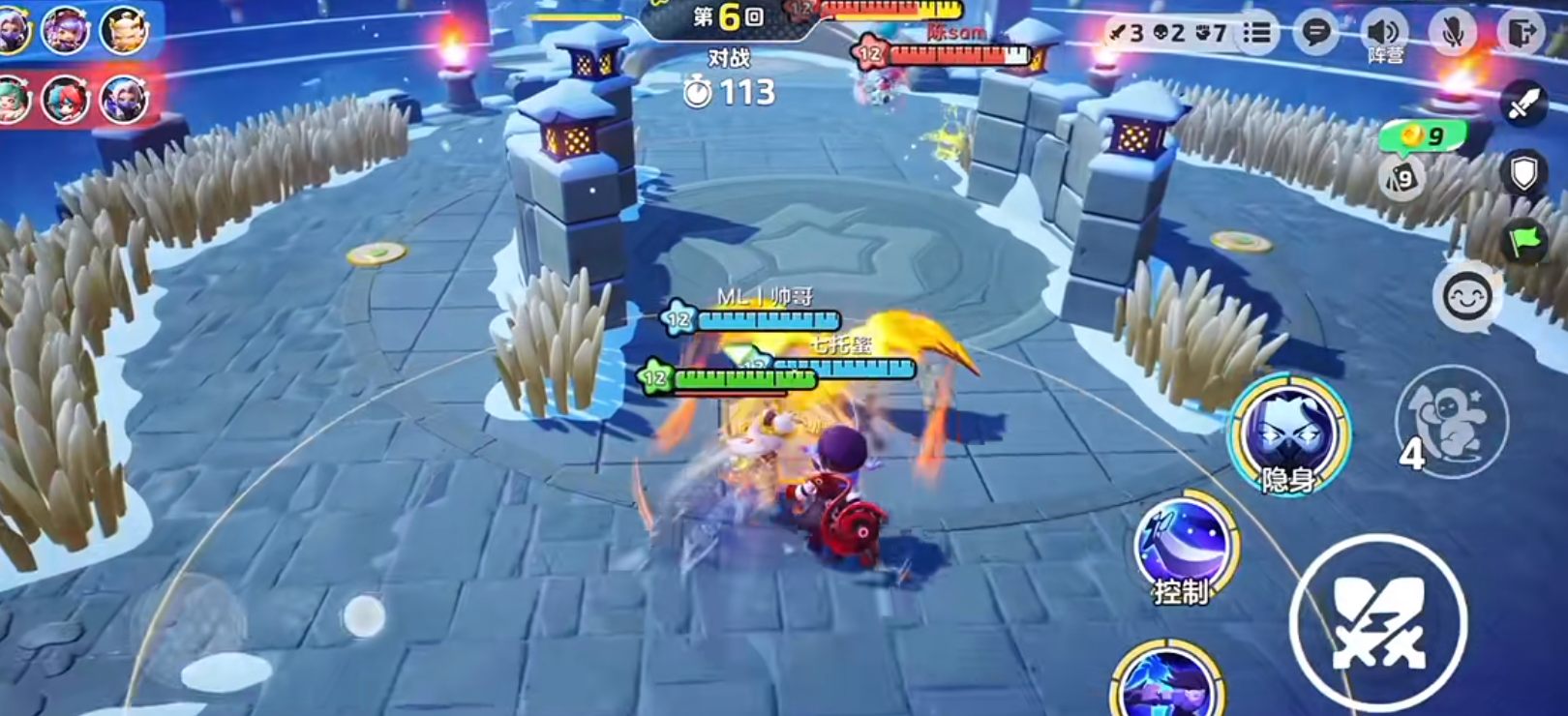Screen dimensions: 1568x716
Task: Show the scoreboard list
Action: click(x=1257, y=33)
